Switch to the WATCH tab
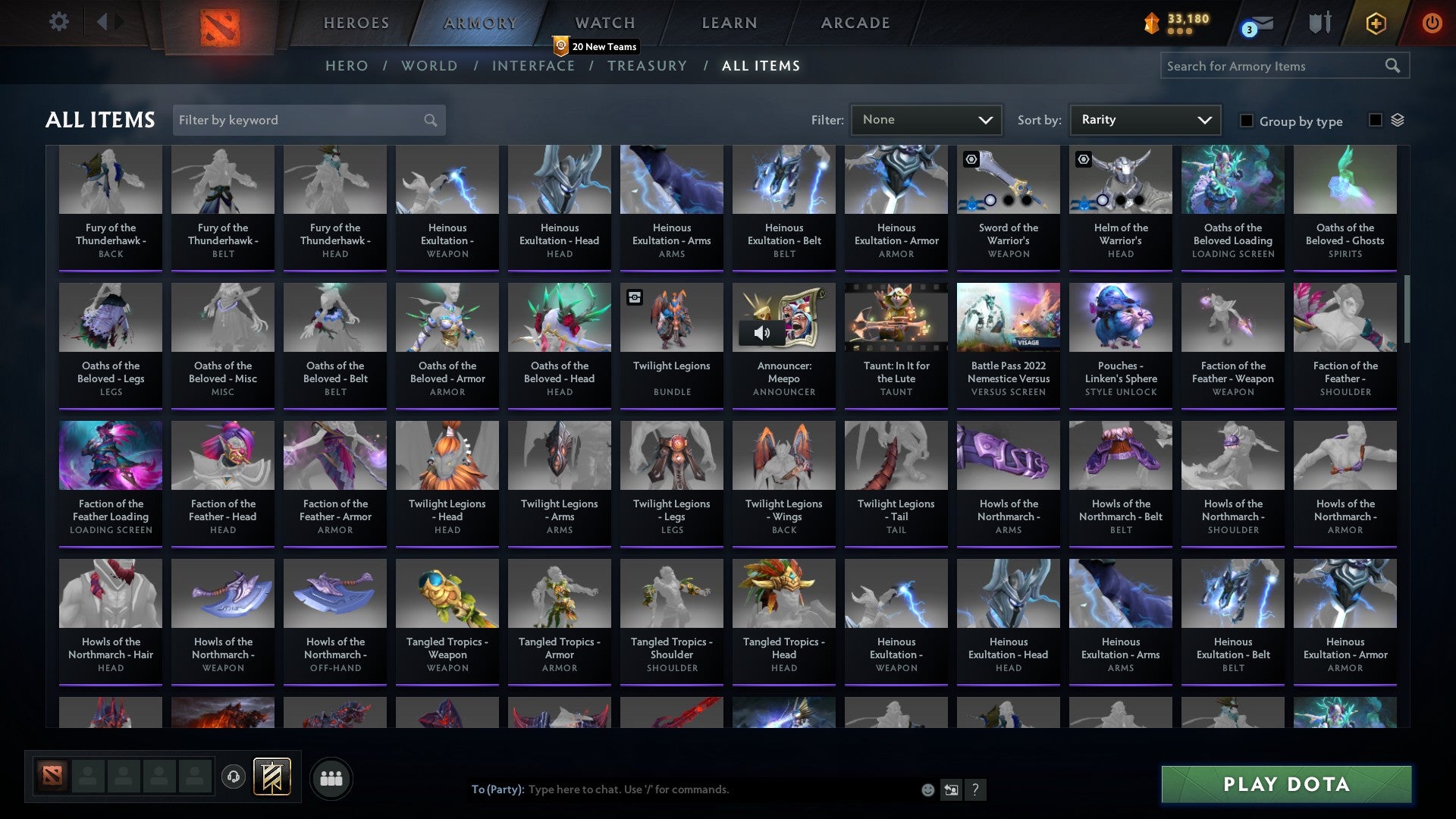The width and height of the screenshot is (1456, 819). point(604,23)
